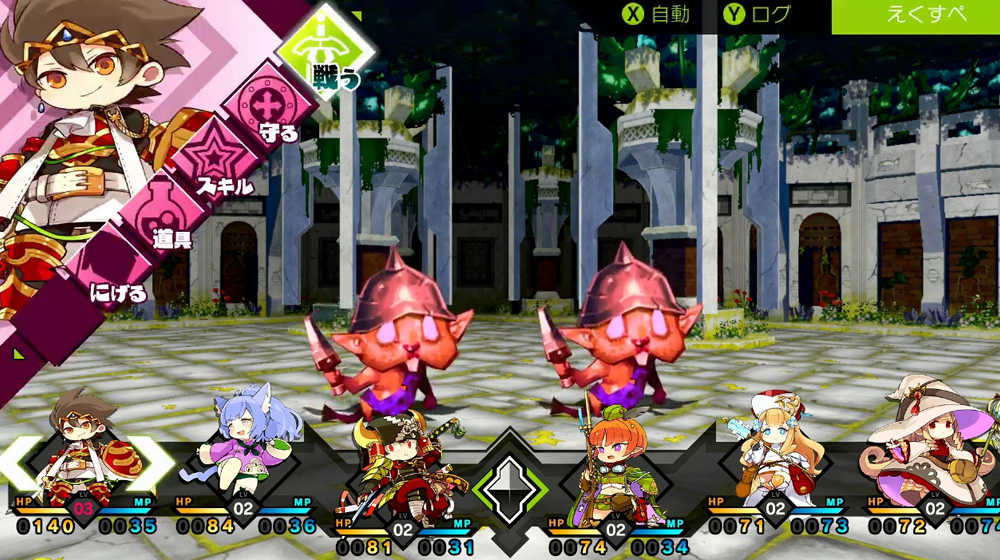Click the center crystal diamond icon

[x=510, y=488]
